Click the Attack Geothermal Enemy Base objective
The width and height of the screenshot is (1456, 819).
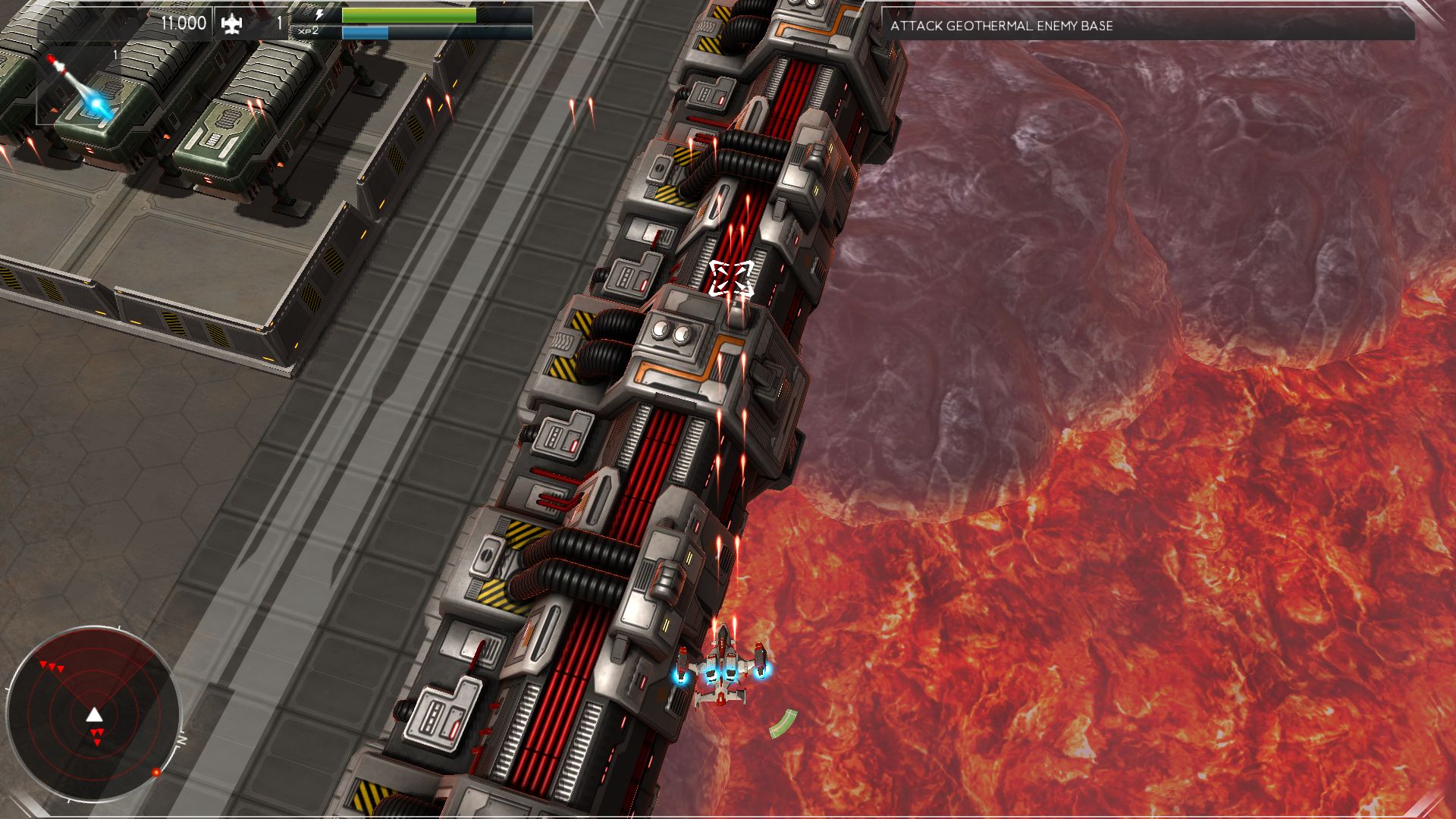pyautogui.click(x=1001, y=26)
